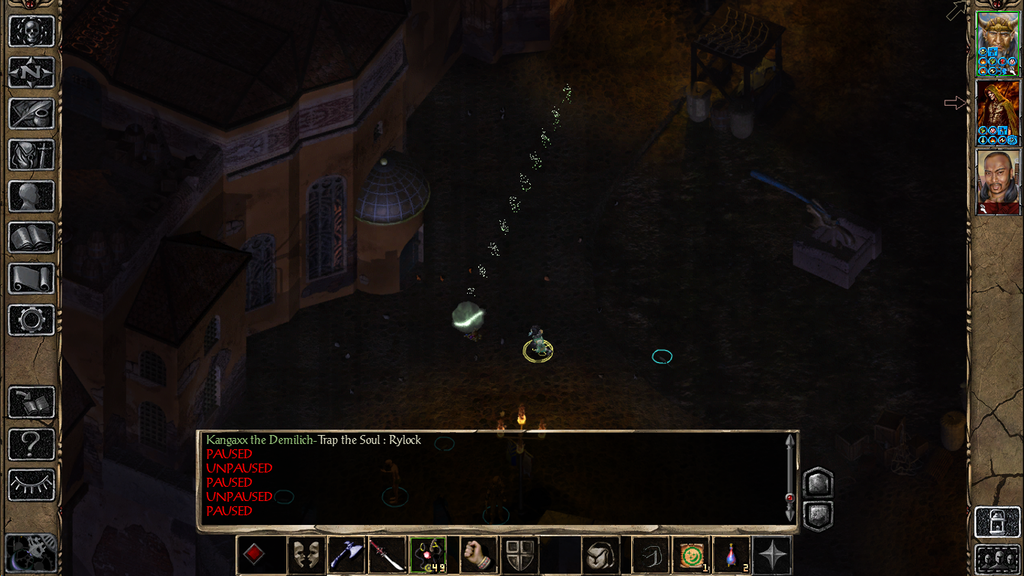Screen dimensions: 1024x576
Task: Open game options with the gear icon
Action: pos(31,320)
